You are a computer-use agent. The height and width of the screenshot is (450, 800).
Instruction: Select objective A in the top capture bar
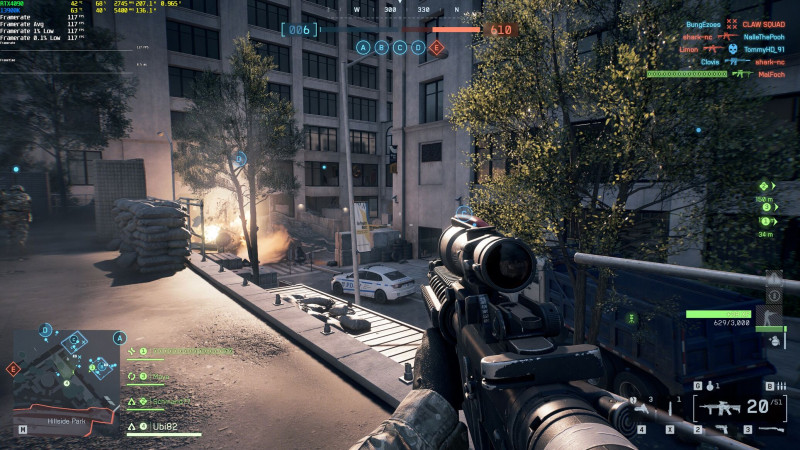pyautogui.click(x=363, y=47)
